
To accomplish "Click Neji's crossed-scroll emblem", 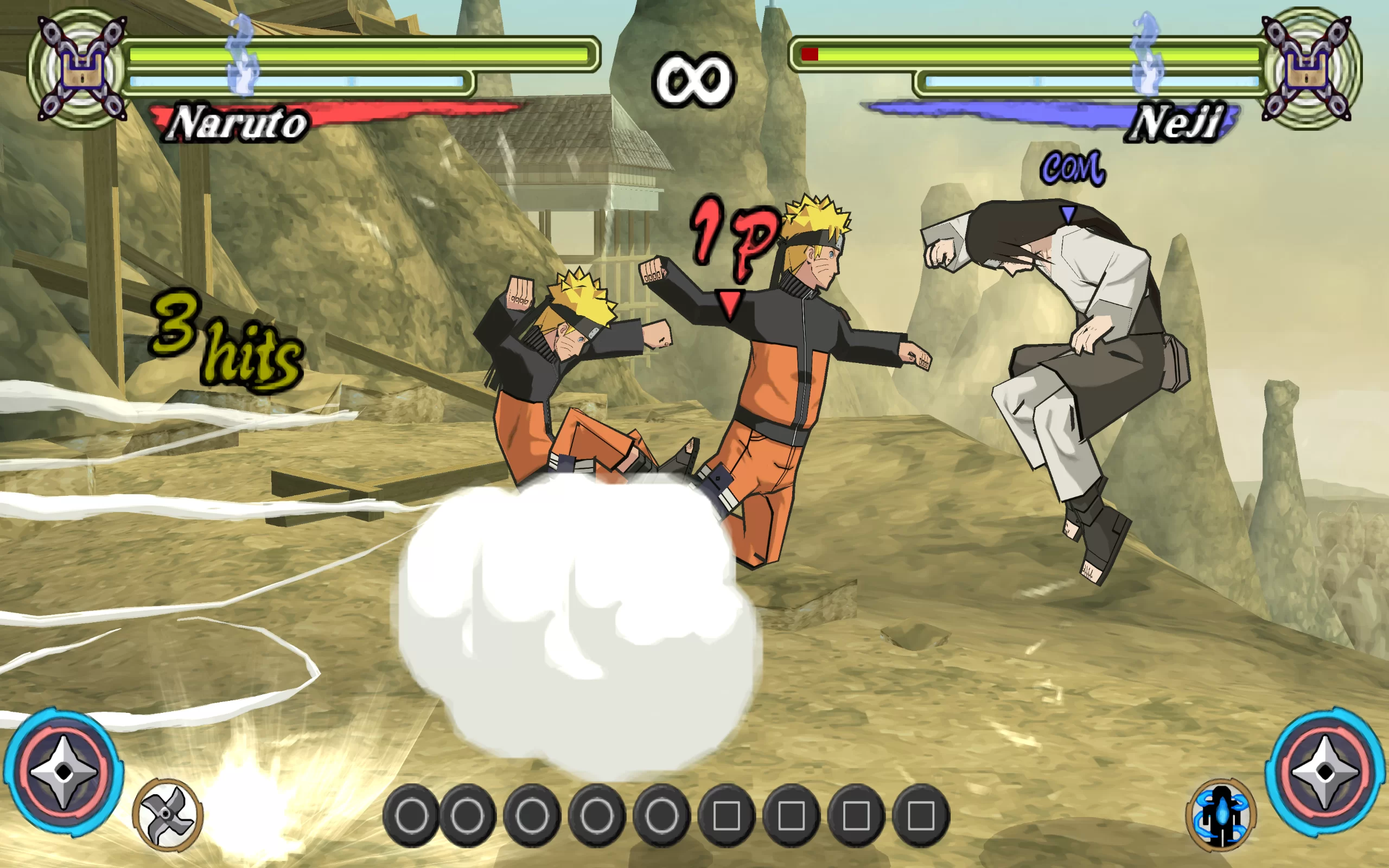I will pyautogui.click(x=1307, y=69).
